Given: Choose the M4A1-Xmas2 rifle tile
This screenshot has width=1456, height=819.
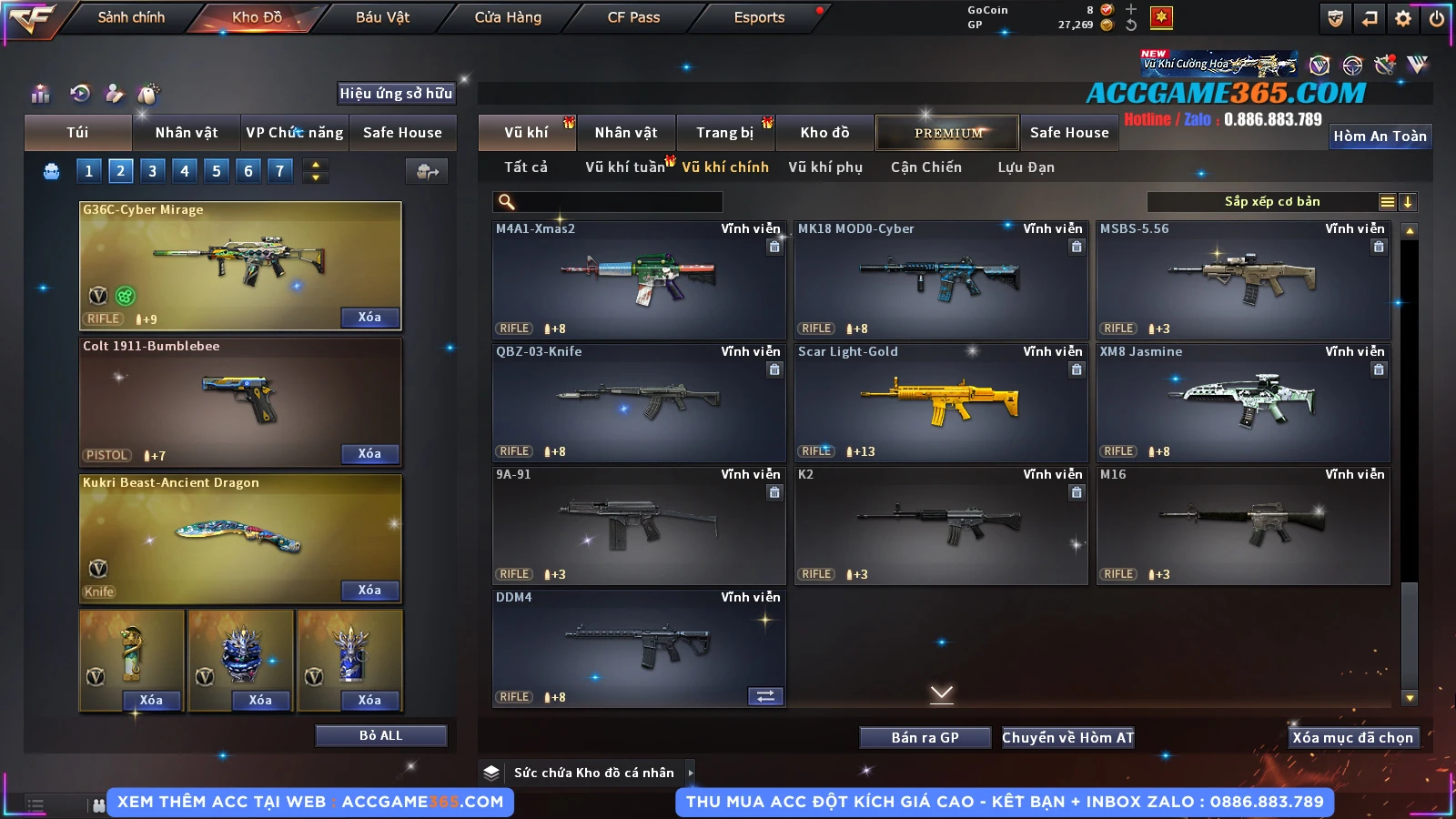Looking at the screenshot, I should [x=638, y=279].
